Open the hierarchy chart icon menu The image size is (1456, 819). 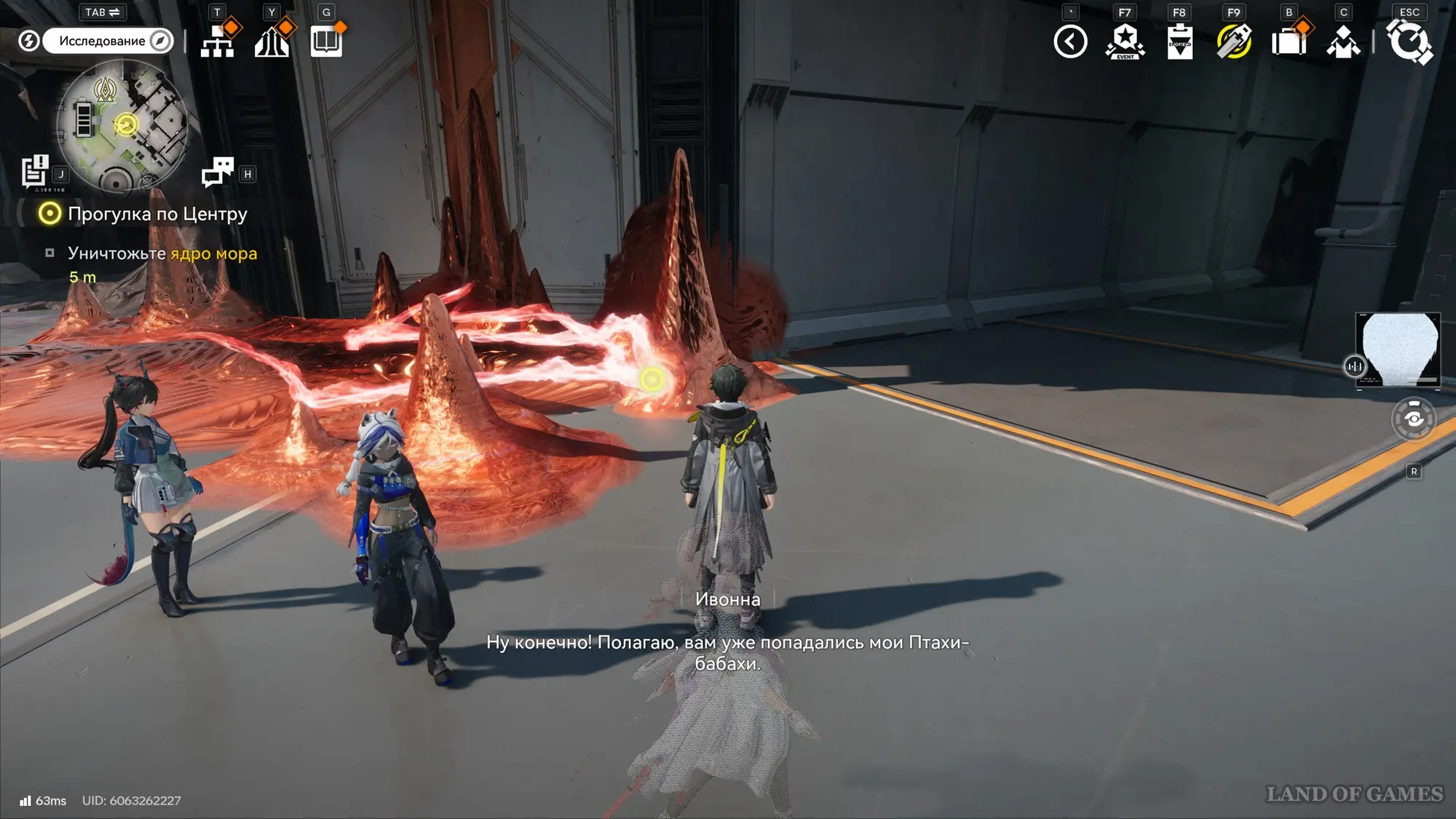(218, 41)
